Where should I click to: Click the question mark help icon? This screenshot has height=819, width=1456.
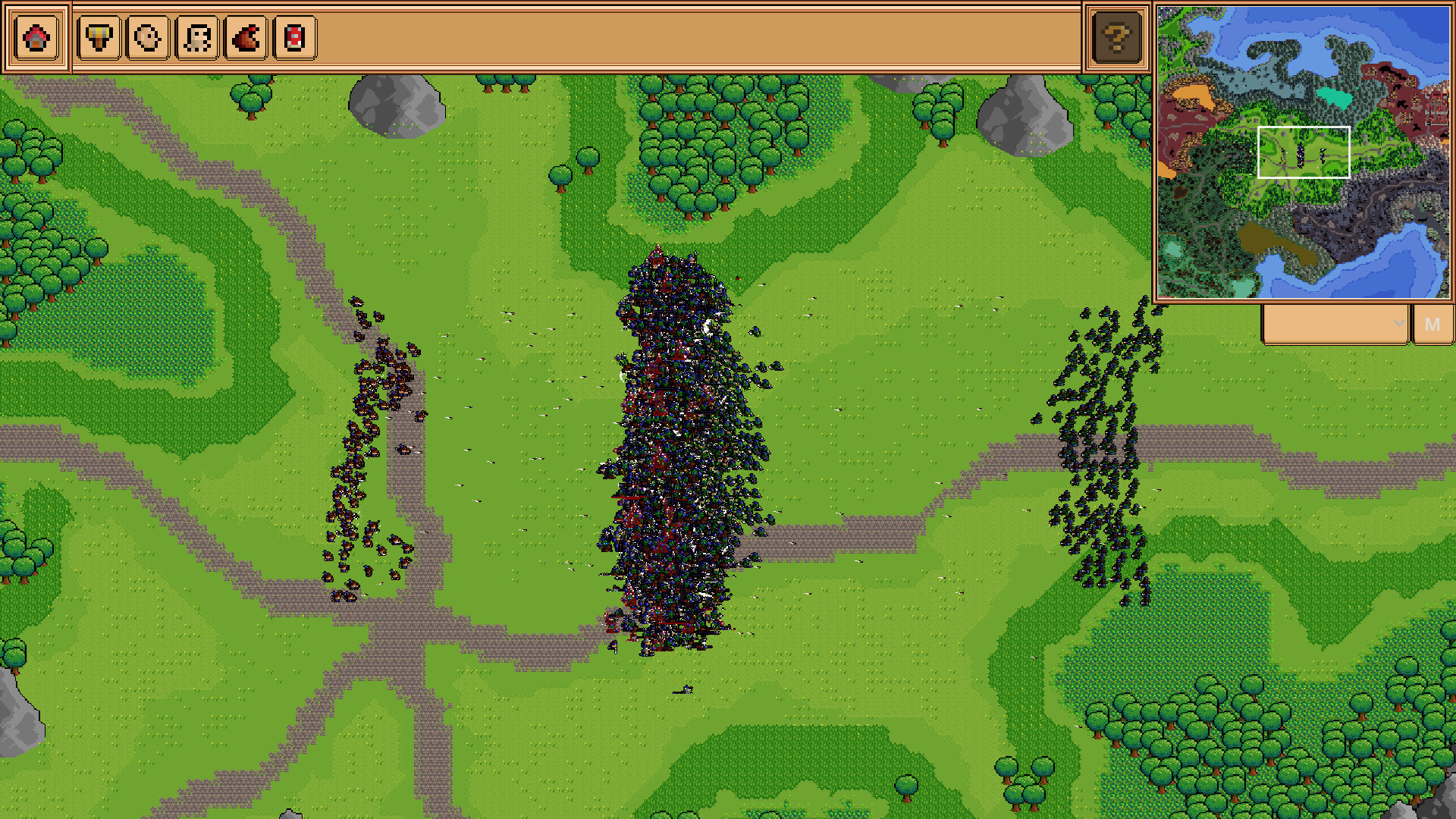[x=1115, y=38]
